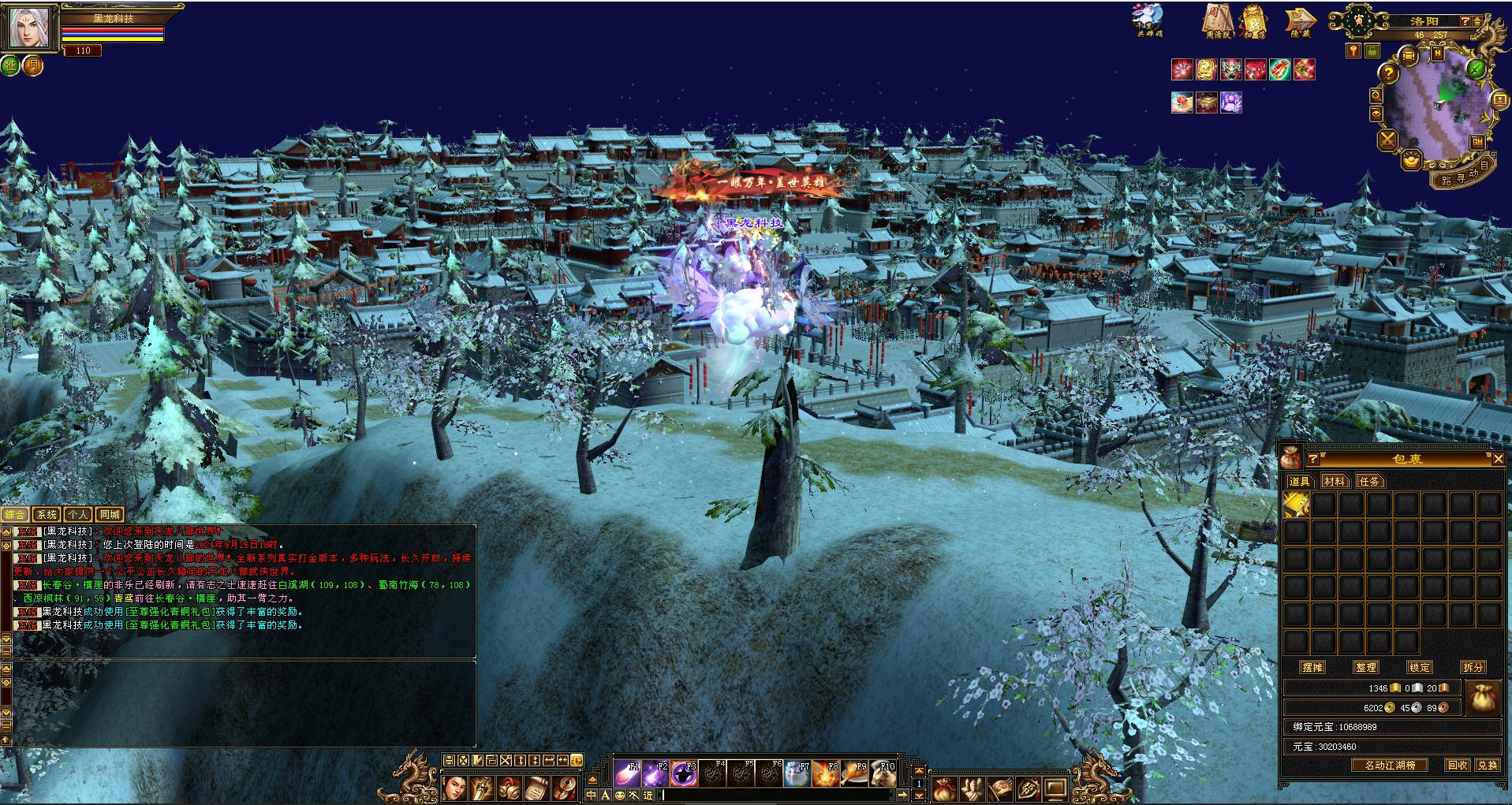Summon the F10 horse mount
The height and width of the screenshot is (805, 1512).
[x=883, y=774]
